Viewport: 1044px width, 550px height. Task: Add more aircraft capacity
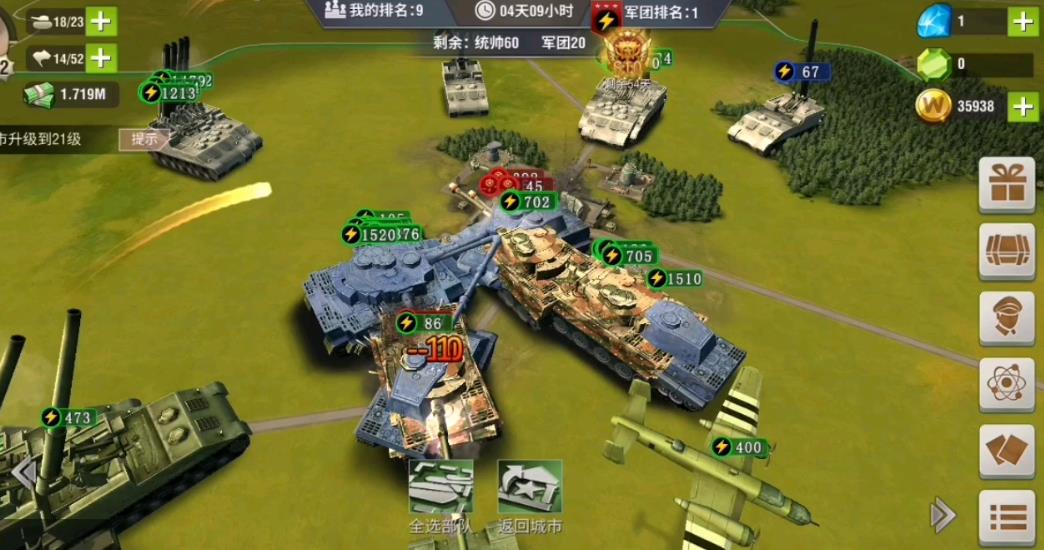pyautogui.click(x=101, y=58)
